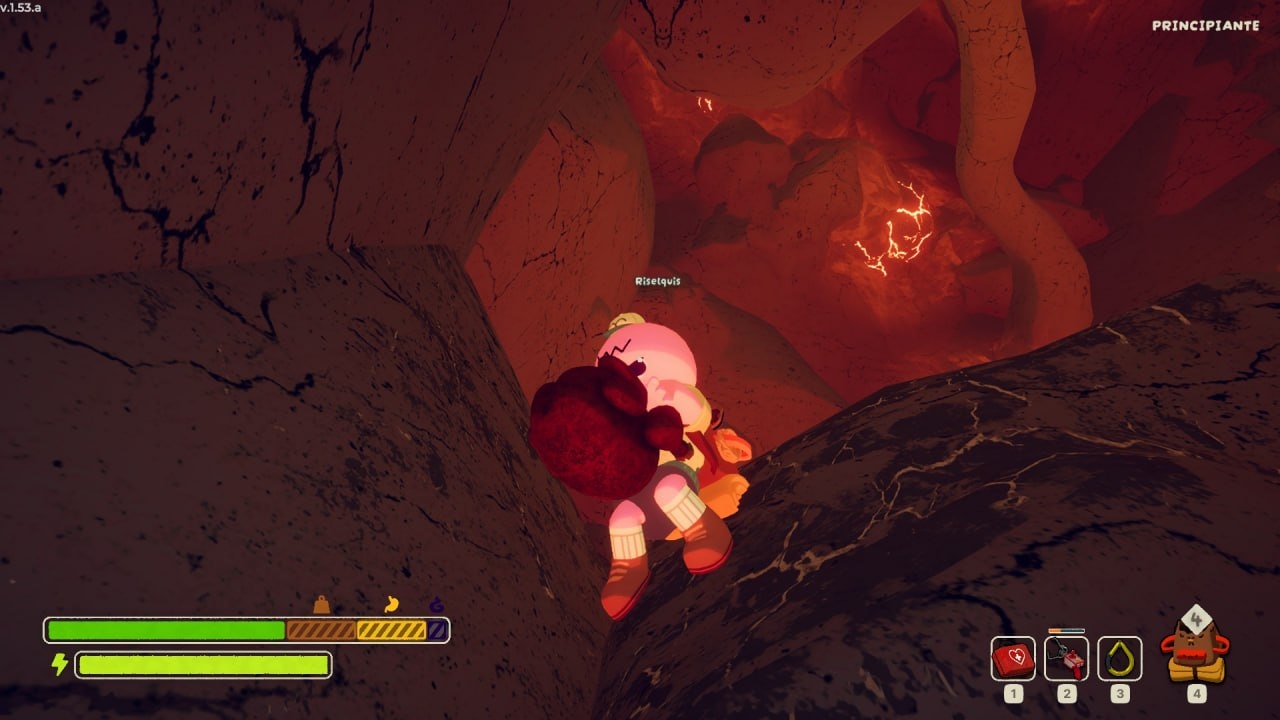Choose the hook-and-chain item in slot 2
The height and width of the screenshot is (720, 1280).
[x=1066, y=659]
